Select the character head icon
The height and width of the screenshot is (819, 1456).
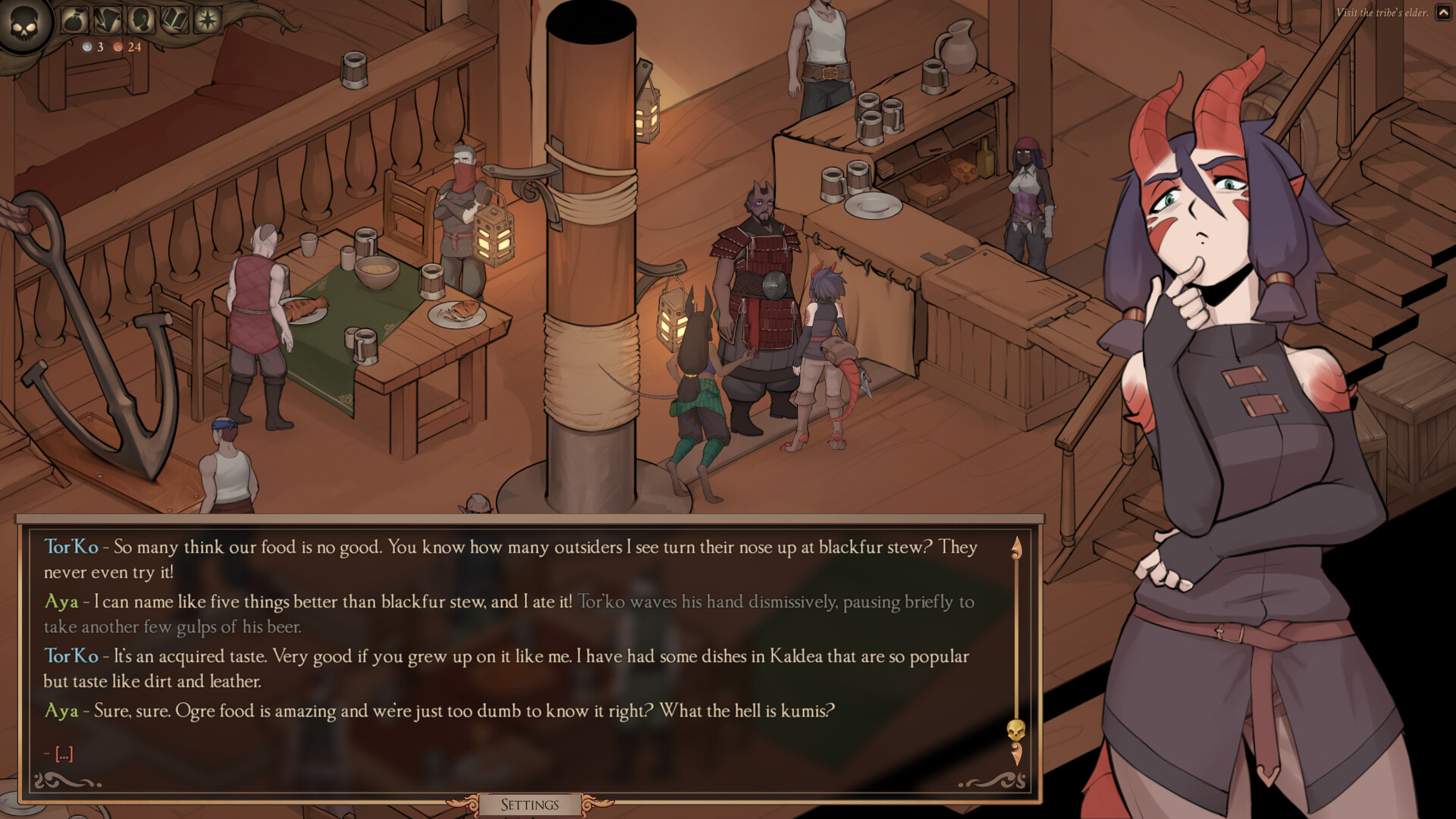141,20
